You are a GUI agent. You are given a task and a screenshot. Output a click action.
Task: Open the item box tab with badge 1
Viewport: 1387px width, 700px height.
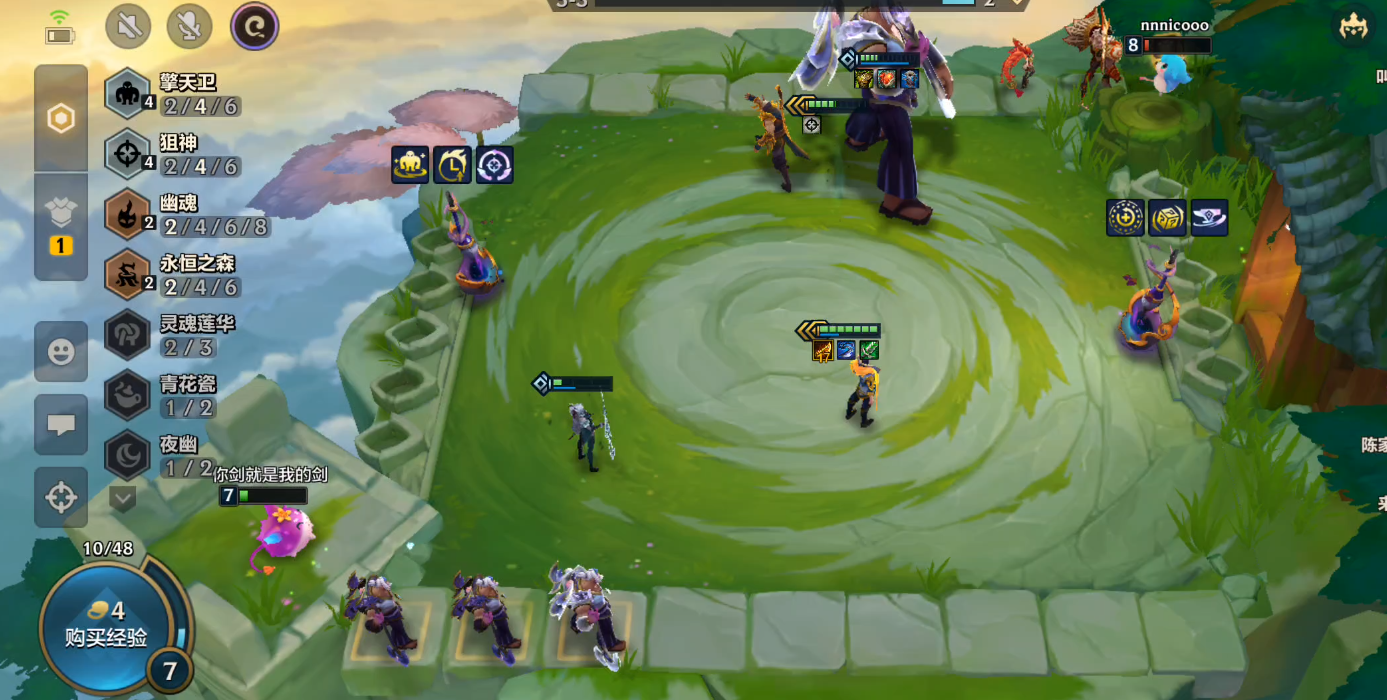pos(61,226)
